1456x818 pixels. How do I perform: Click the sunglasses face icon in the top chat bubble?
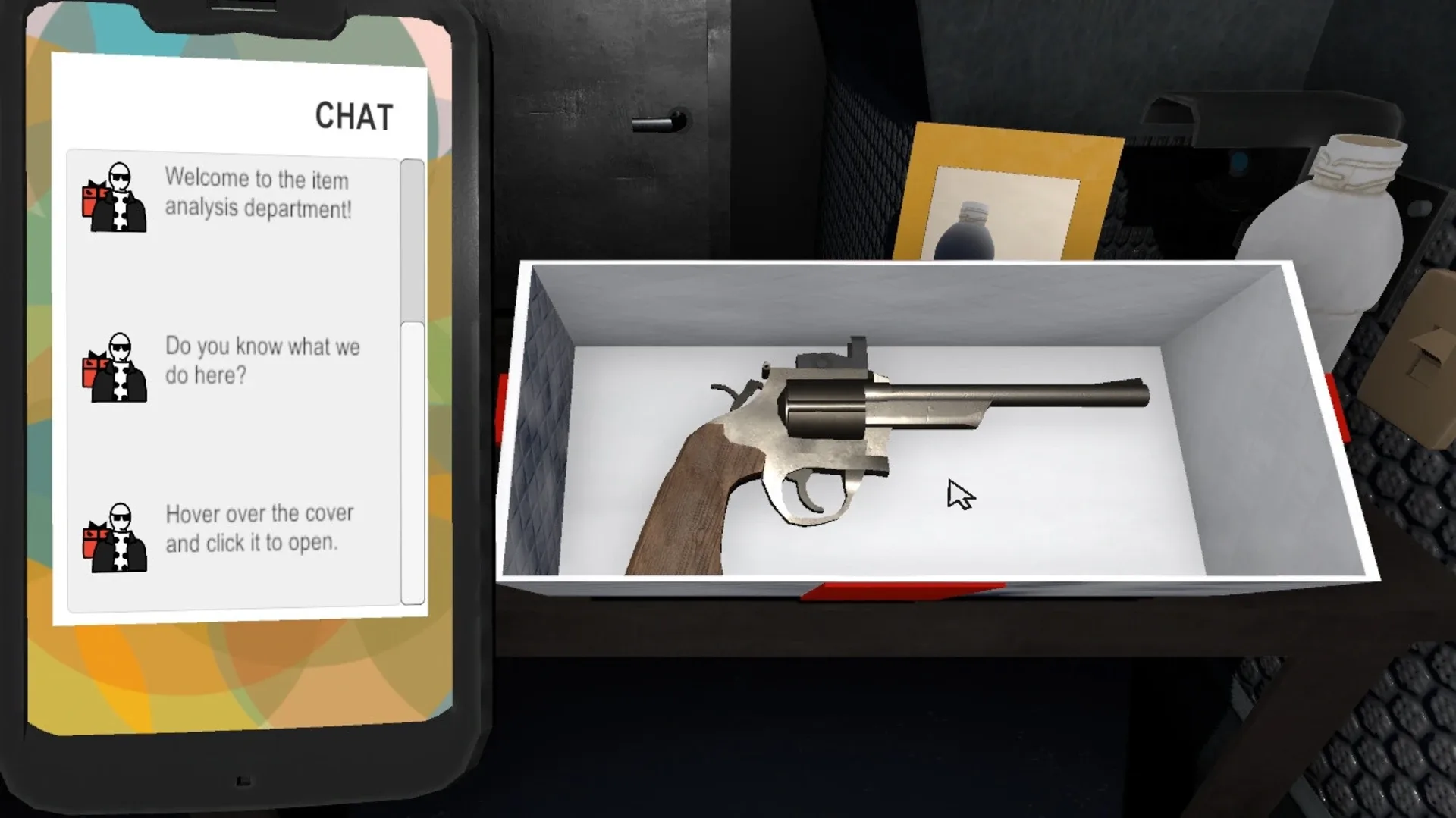pos(119,175)
